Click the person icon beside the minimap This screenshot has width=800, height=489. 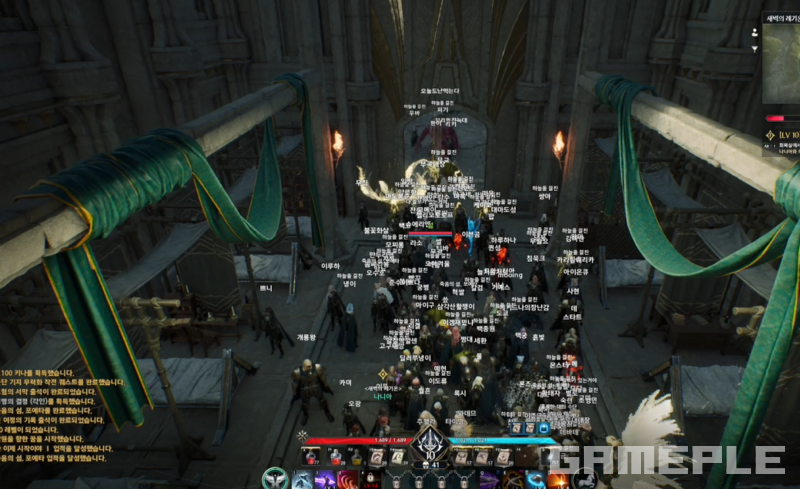[x=754, y=32]
